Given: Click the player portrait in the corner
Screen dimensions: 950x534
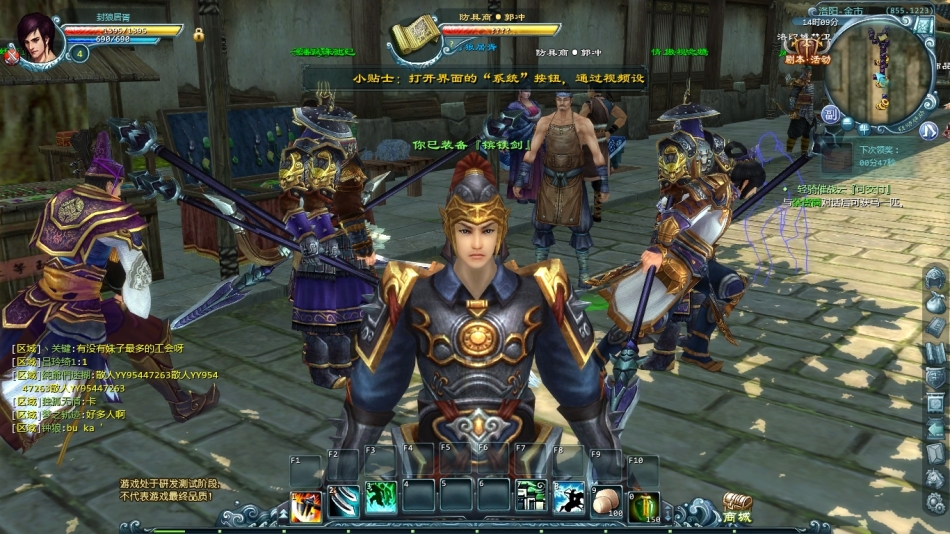Looking at the screenshot, I should (37, 36).
